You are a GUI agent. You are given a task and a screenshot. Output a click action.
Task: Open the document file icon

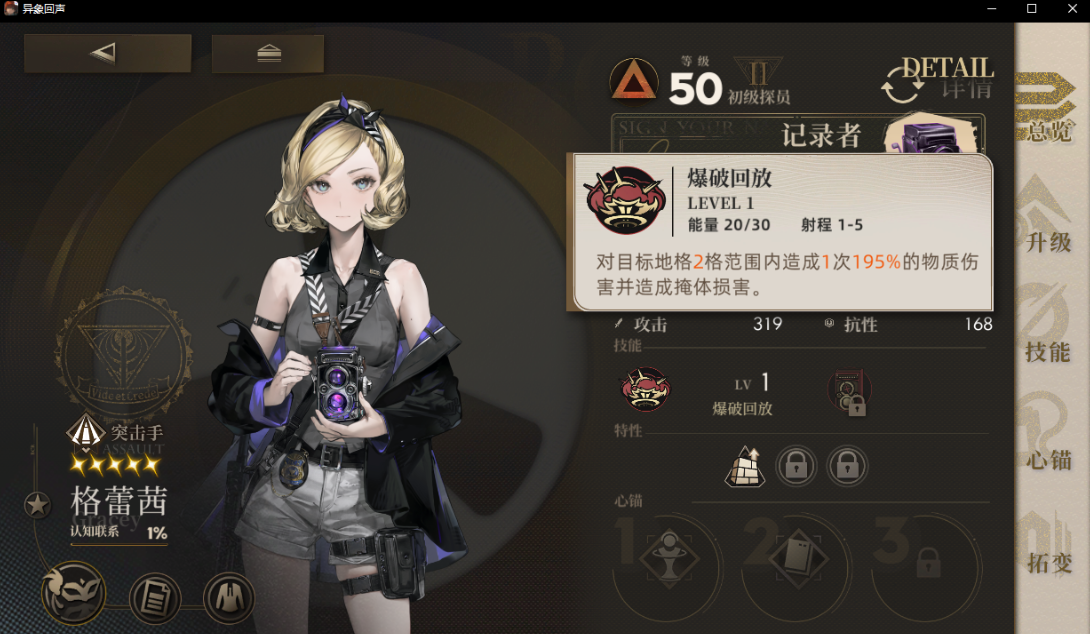(155, 598)
